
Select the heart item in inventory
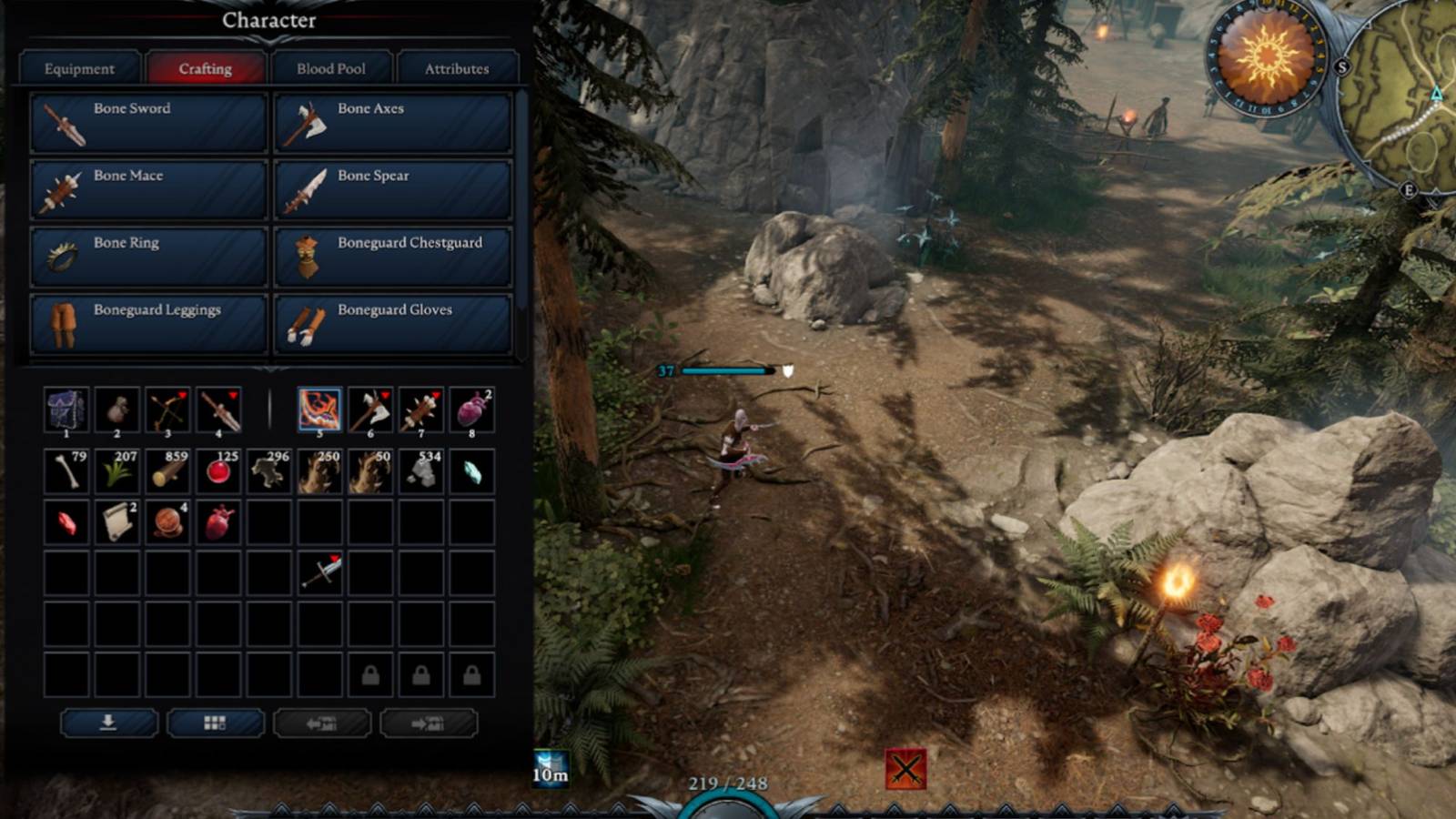coord(218,523)
